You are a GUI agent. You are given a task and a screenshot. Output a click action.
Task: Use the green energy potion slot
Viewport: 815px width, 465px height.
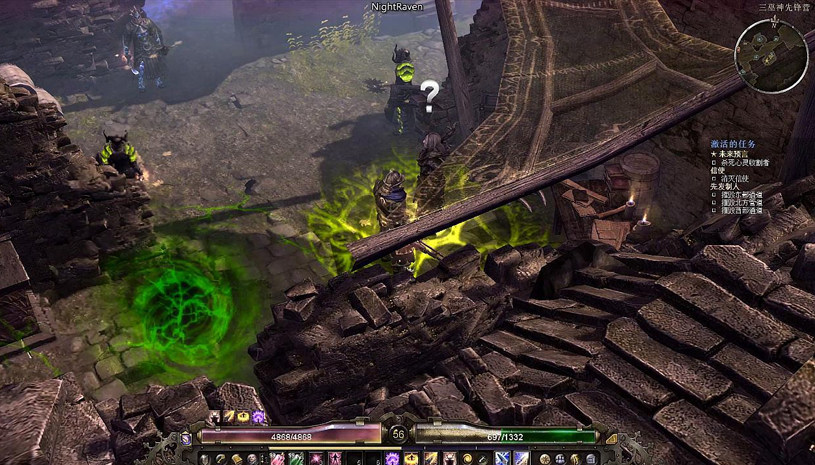tap(297, 458)
